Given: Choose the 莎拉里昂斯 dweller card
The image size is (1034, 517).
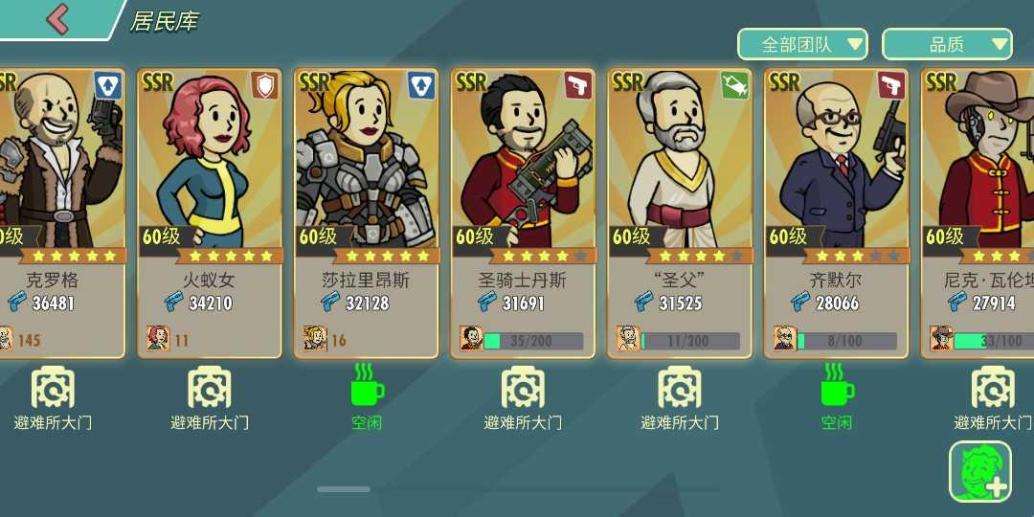Looking at the screenshot, I should [x=366, y=212].
